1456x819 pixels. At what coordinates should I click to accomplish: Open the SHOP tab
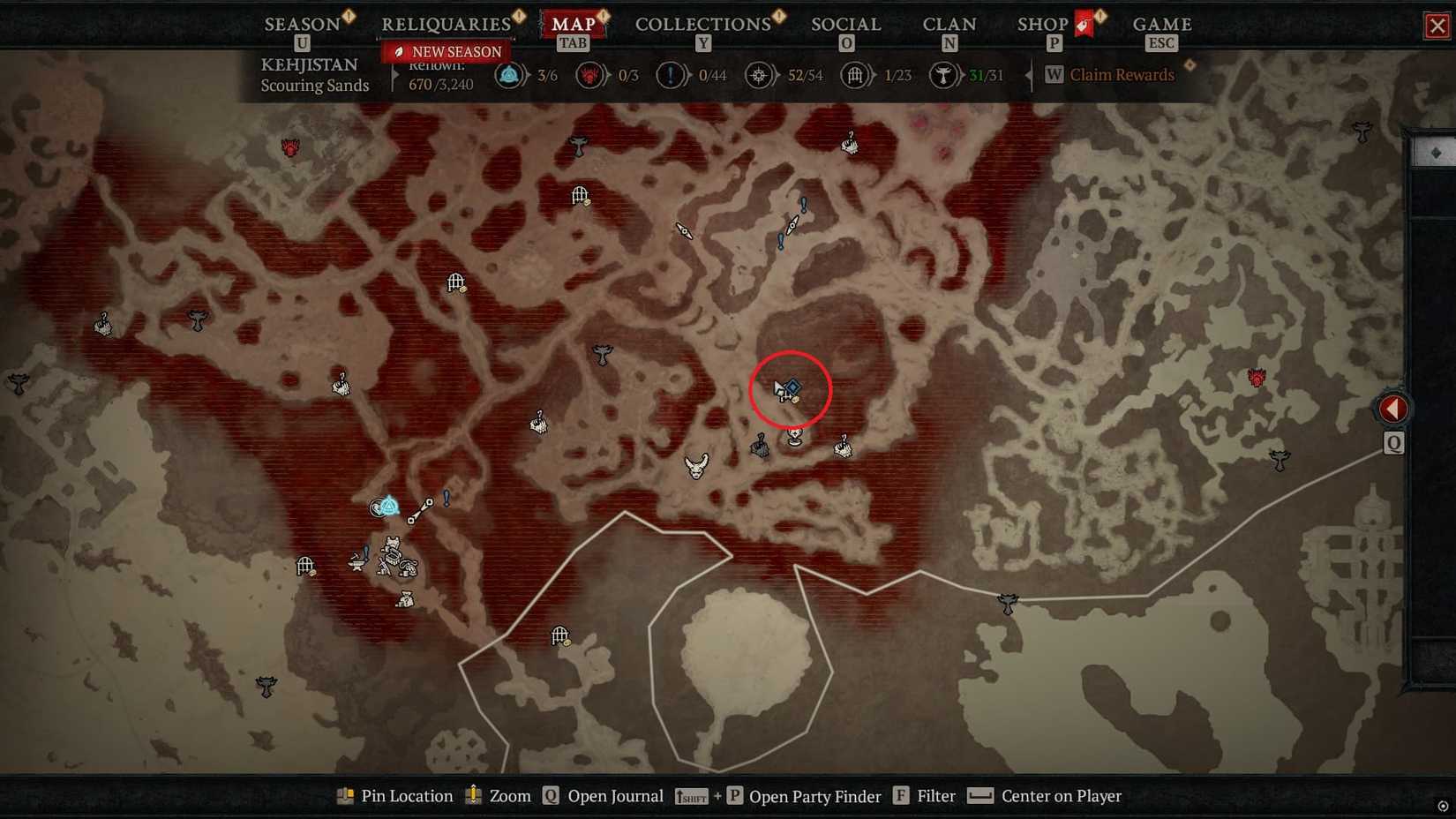coord(1044,24)
